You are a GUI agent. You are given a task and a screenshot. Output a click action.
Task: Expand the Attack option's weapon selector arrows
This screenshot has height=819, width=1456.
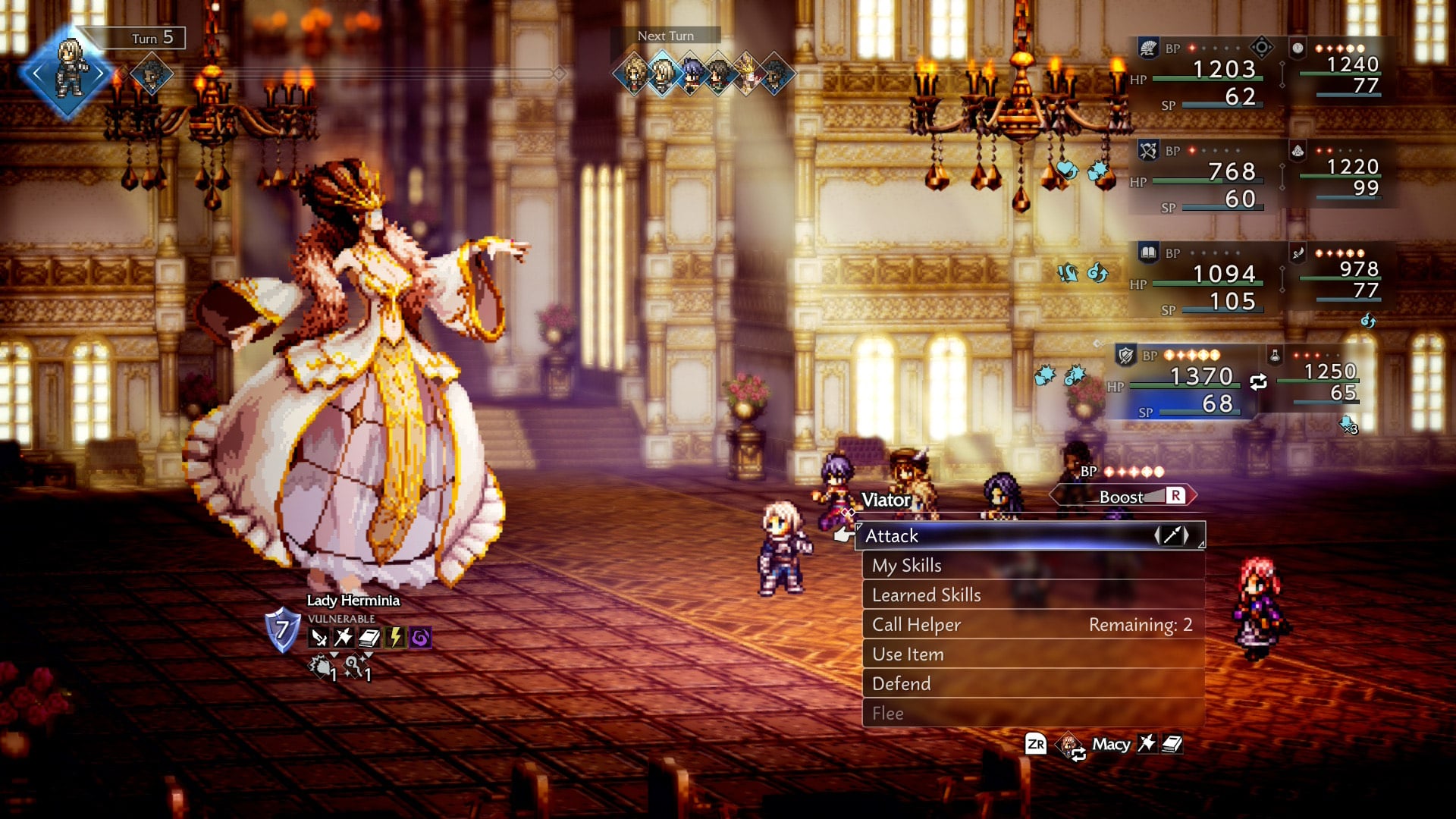tap(1172, 535)
